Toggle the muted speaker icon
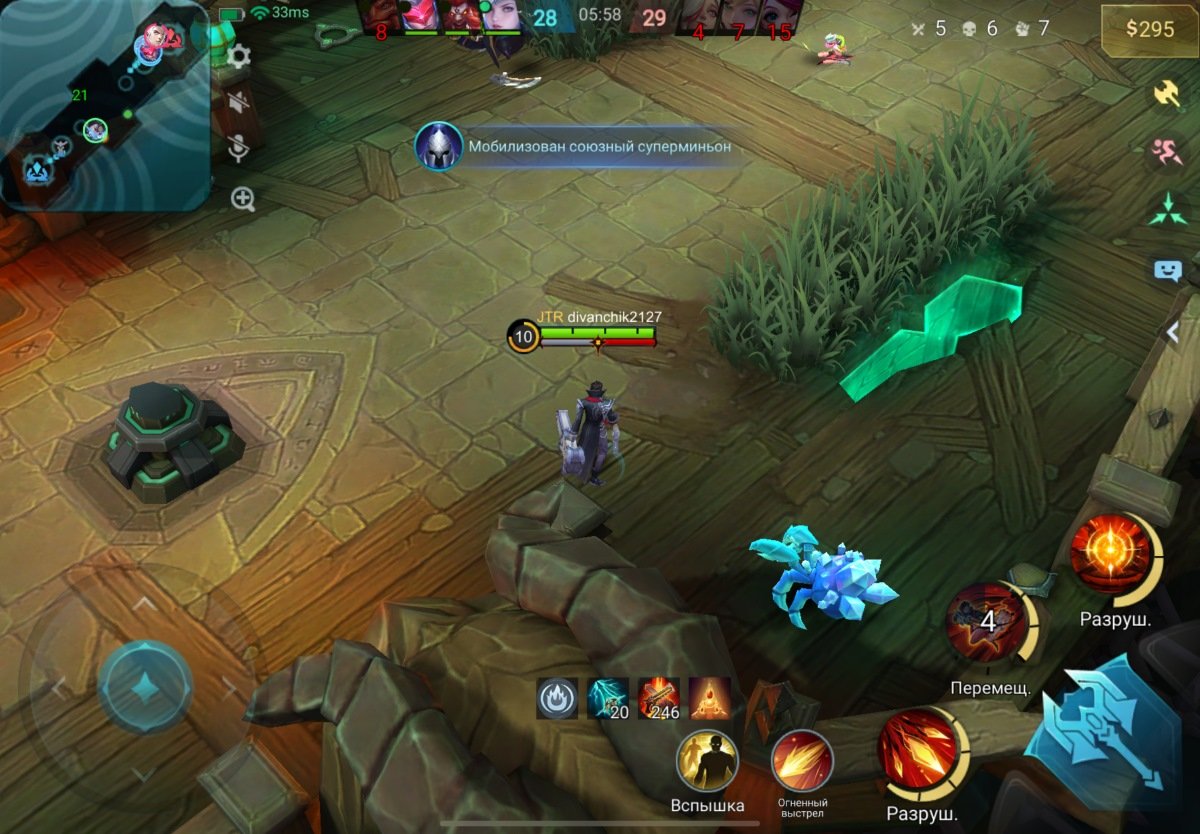The image size is (1200, 834). click(239, 101)
